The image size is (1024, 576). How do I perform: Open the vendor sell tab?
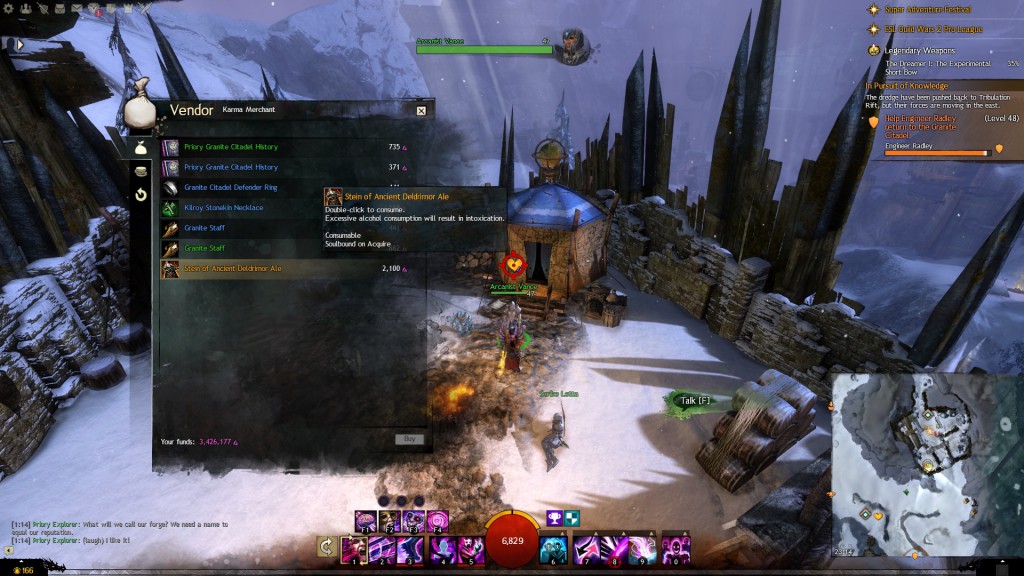click(x=141, y=170)
